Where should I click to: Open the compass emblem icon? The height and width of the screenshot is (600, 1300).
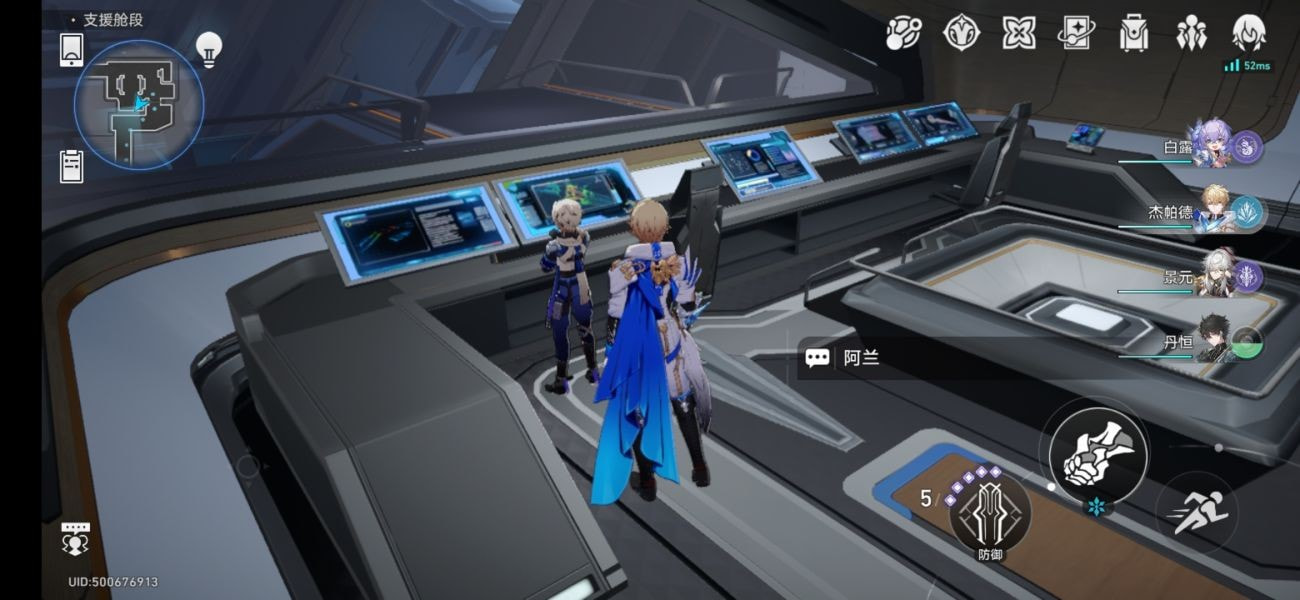(961, 33)
